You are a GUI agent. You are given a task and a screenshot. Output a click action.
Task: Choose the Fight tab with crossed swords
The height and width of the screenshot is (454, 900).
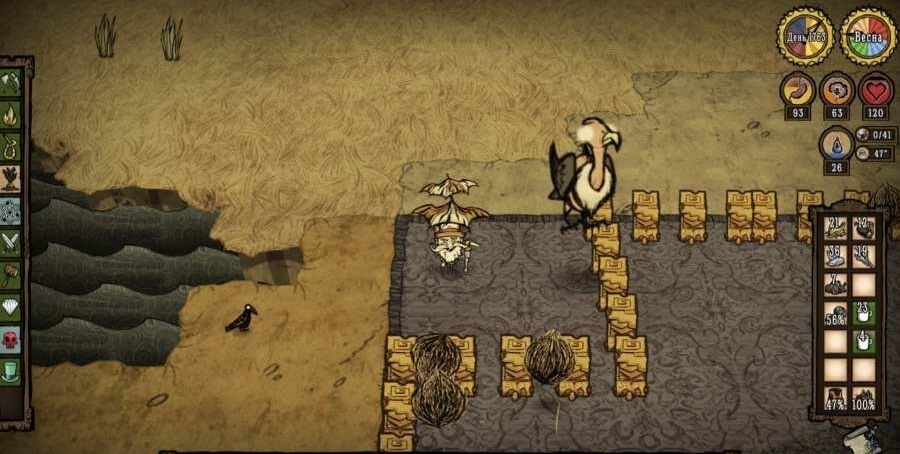point(11,242)
